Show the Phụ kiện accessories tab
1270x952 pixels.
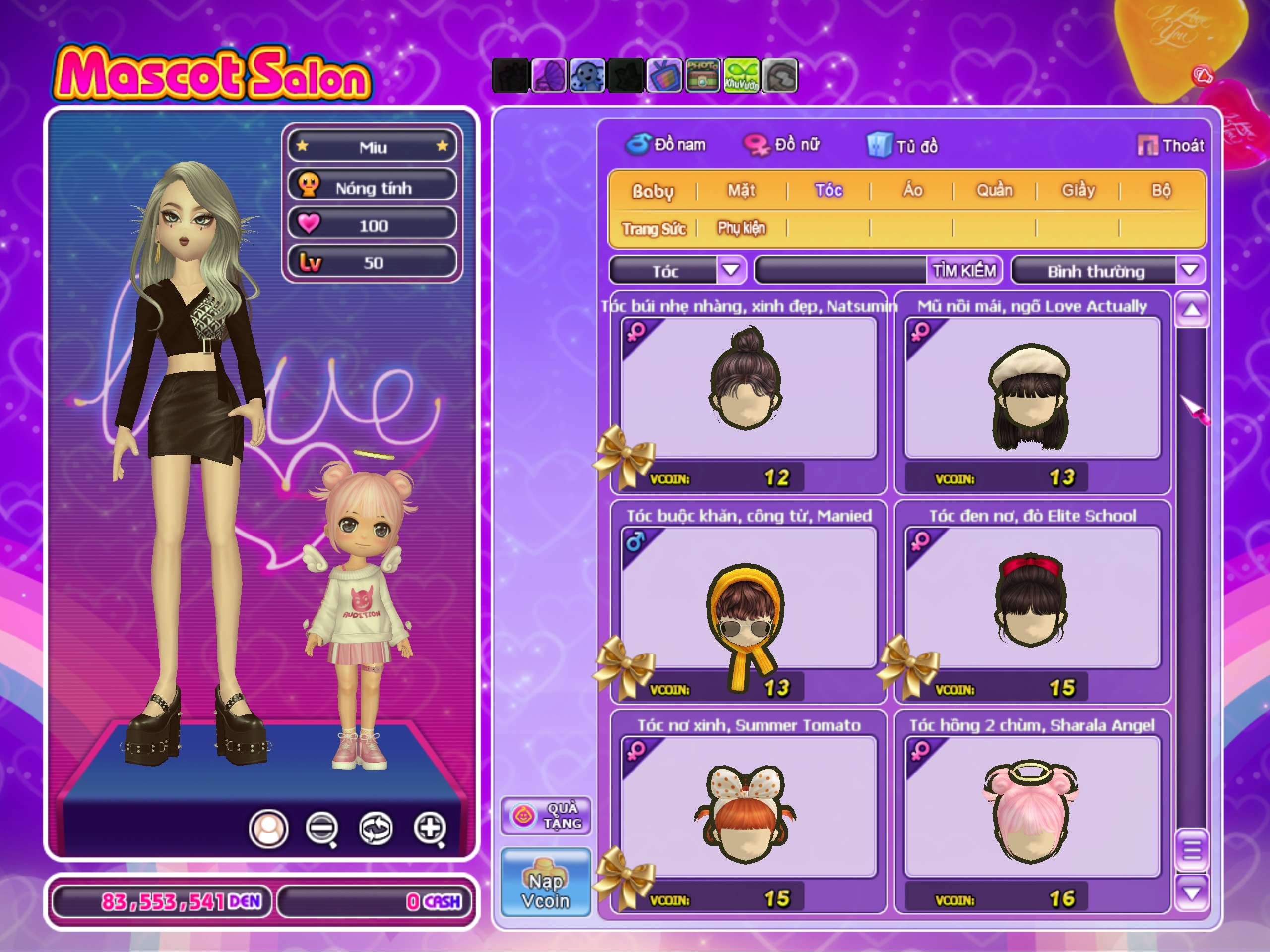coord(741,229)
